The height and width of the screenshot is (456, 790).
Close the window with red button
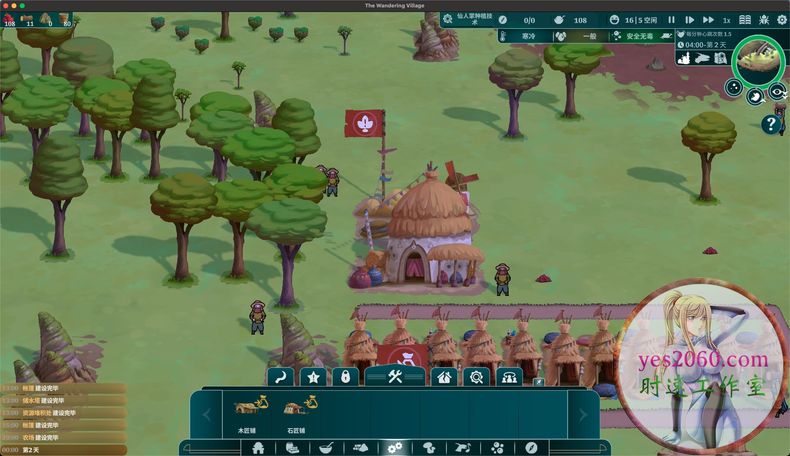pyautogui.click(x=5, y=5)
